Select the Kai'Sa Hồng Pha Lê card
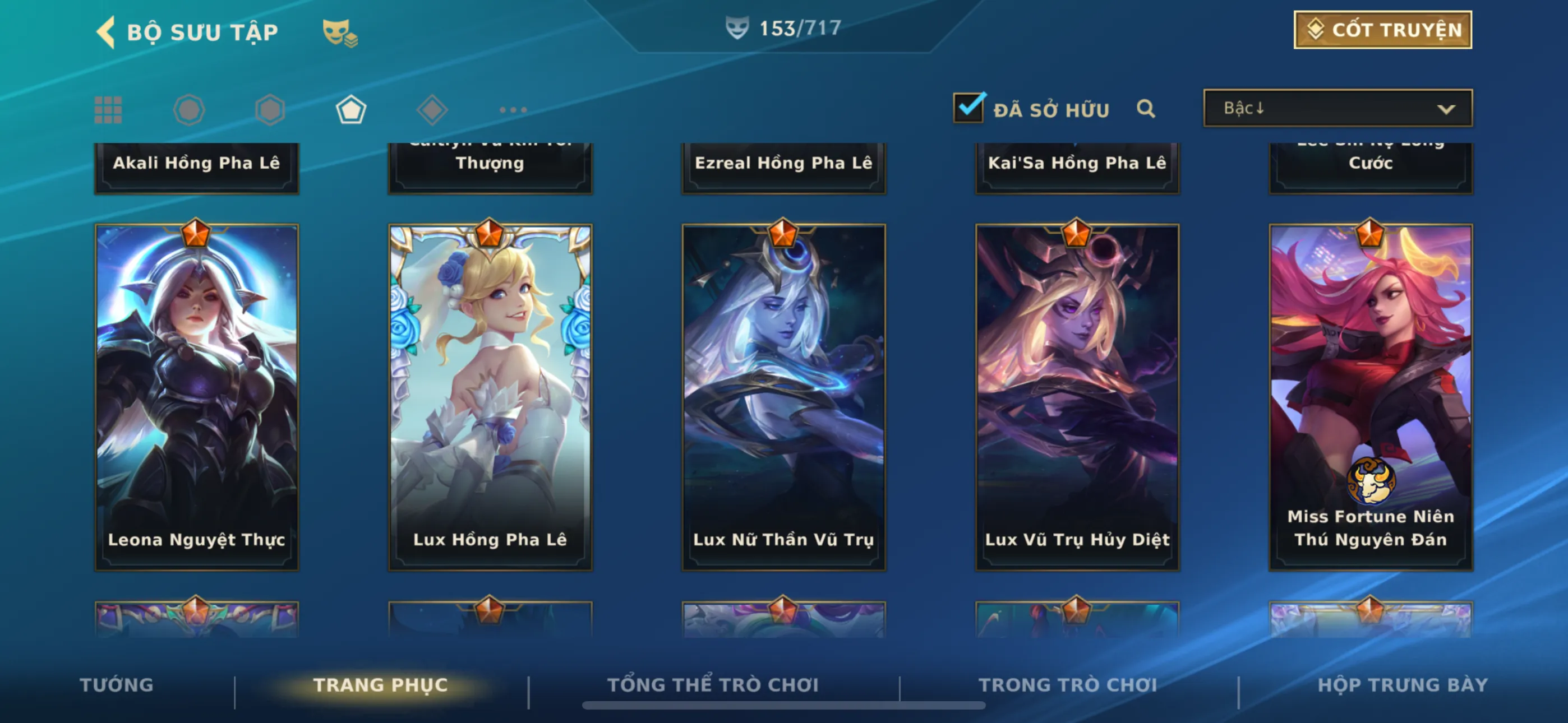1568x723 pixels. [1077, 167]
